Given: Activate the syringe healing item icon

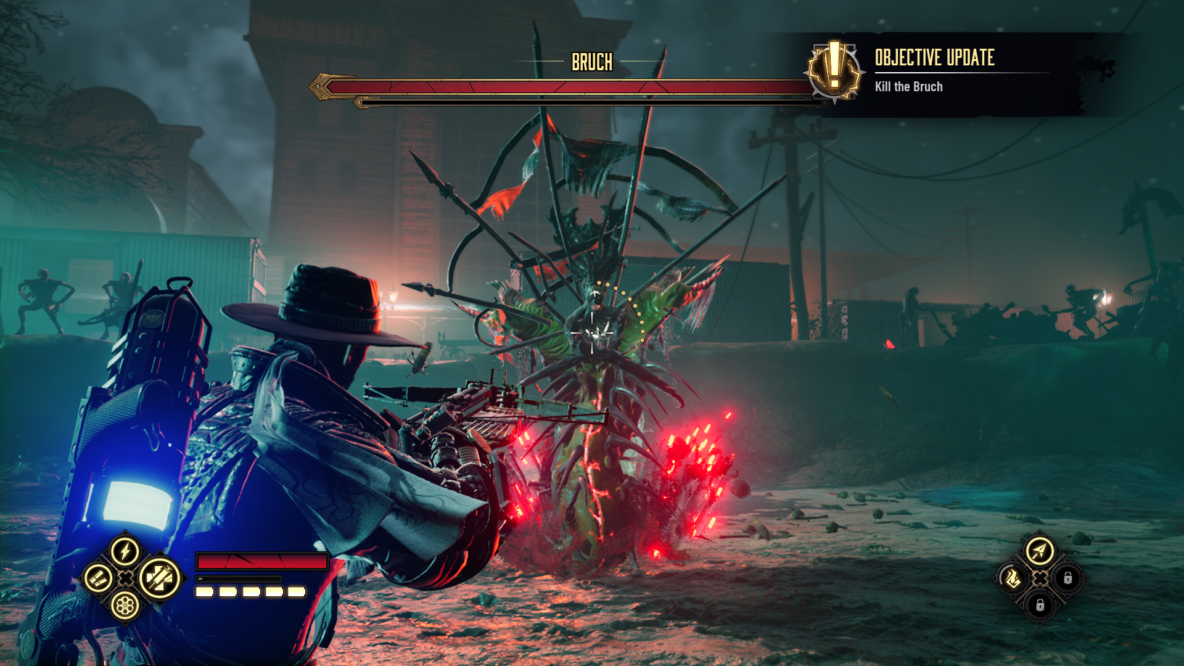Looking at the screenshot, I should [x=159, y=578].
